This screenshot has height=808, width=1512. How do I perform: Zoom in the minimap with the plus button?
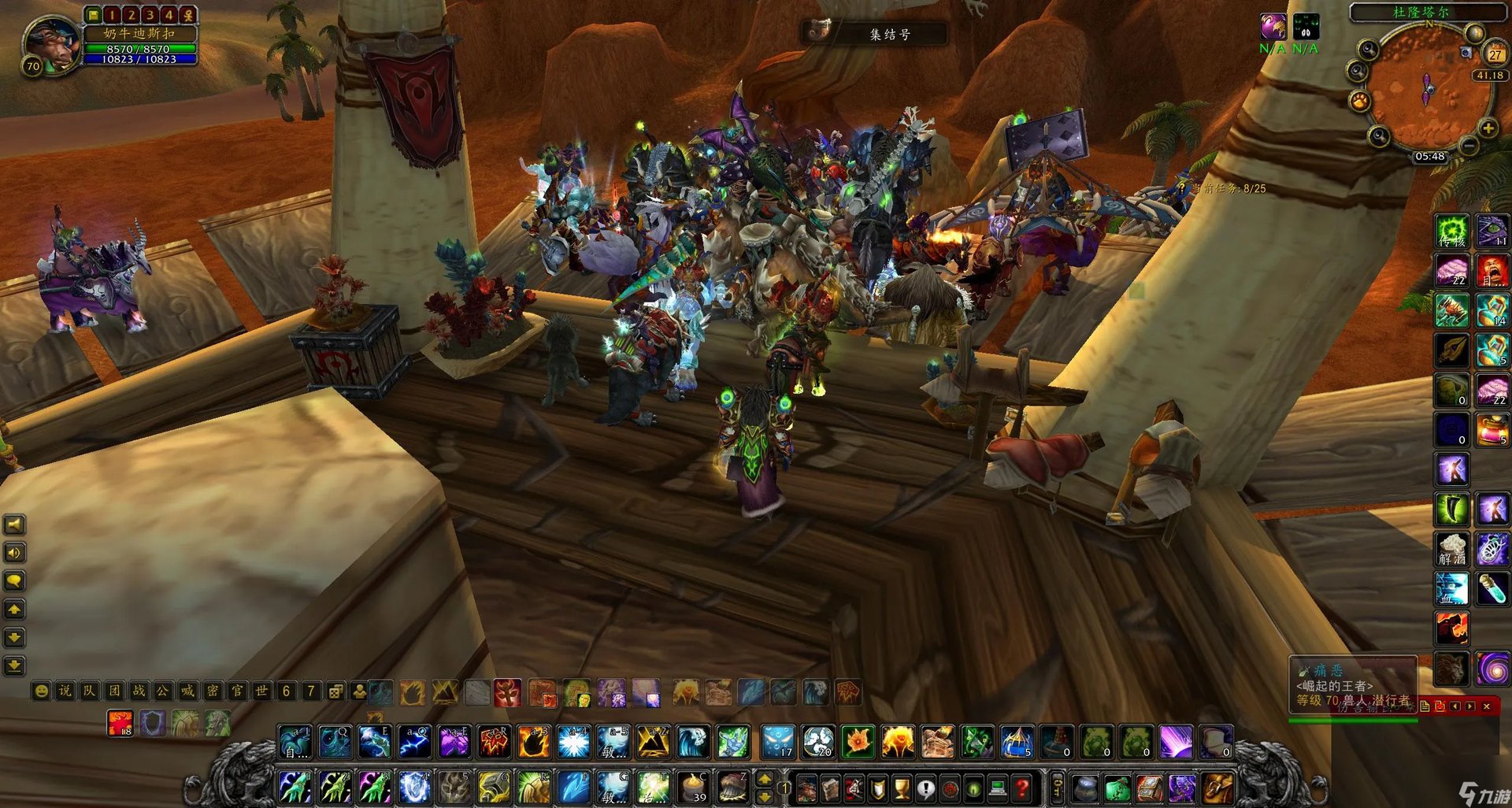pos(1487,128)
